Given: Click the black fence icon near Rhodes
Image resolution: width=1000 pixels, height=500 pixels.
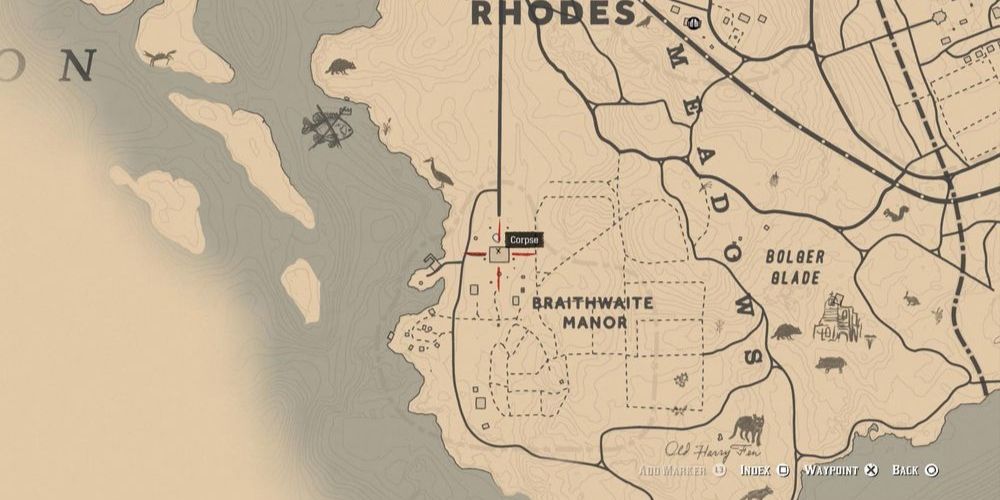Looking at the screenshot, I should tap(694, 22).
